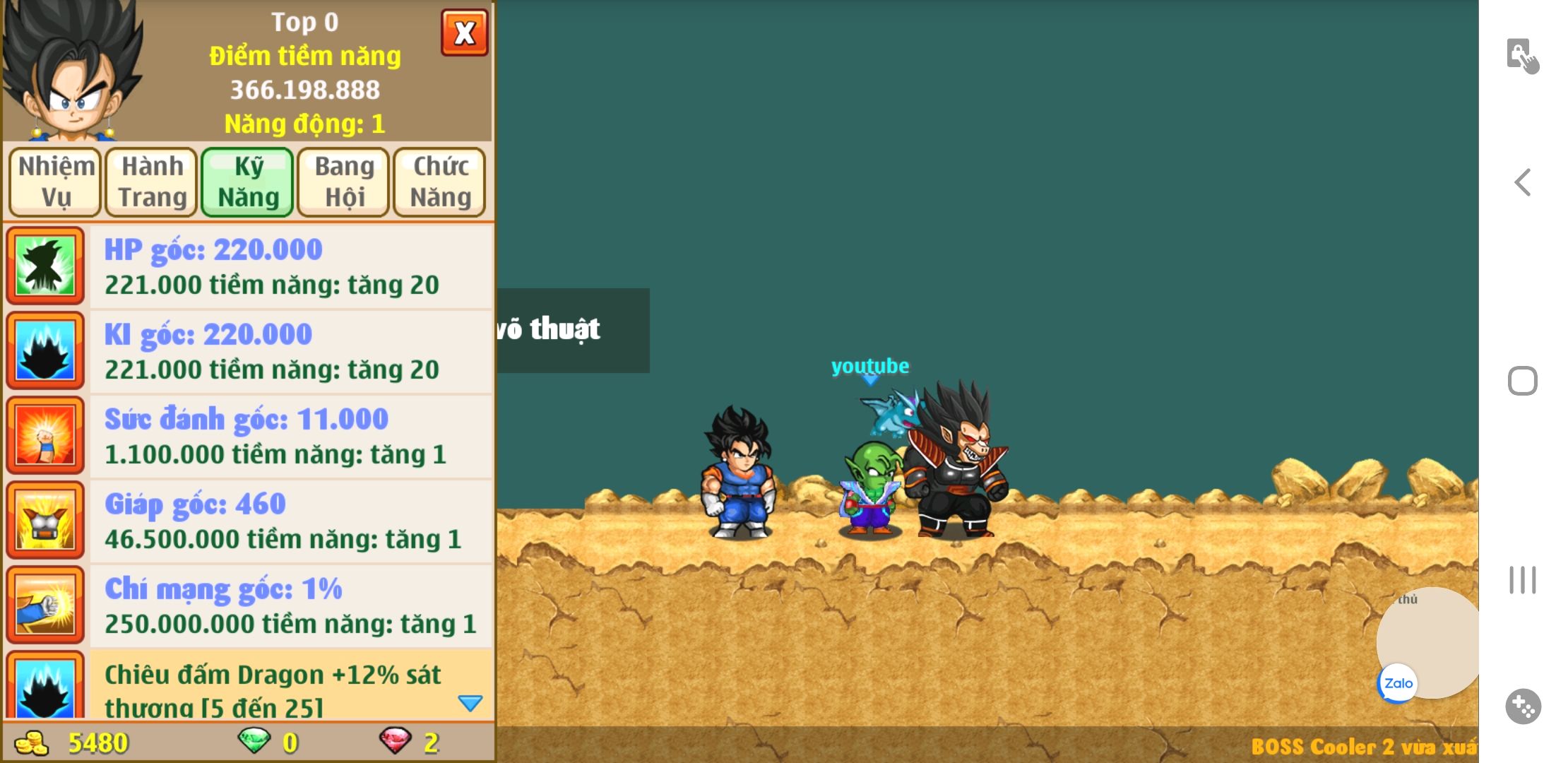
Task: Select the Kỹ Năng tab
Action: pyautogui.click(x=248, y=182)
